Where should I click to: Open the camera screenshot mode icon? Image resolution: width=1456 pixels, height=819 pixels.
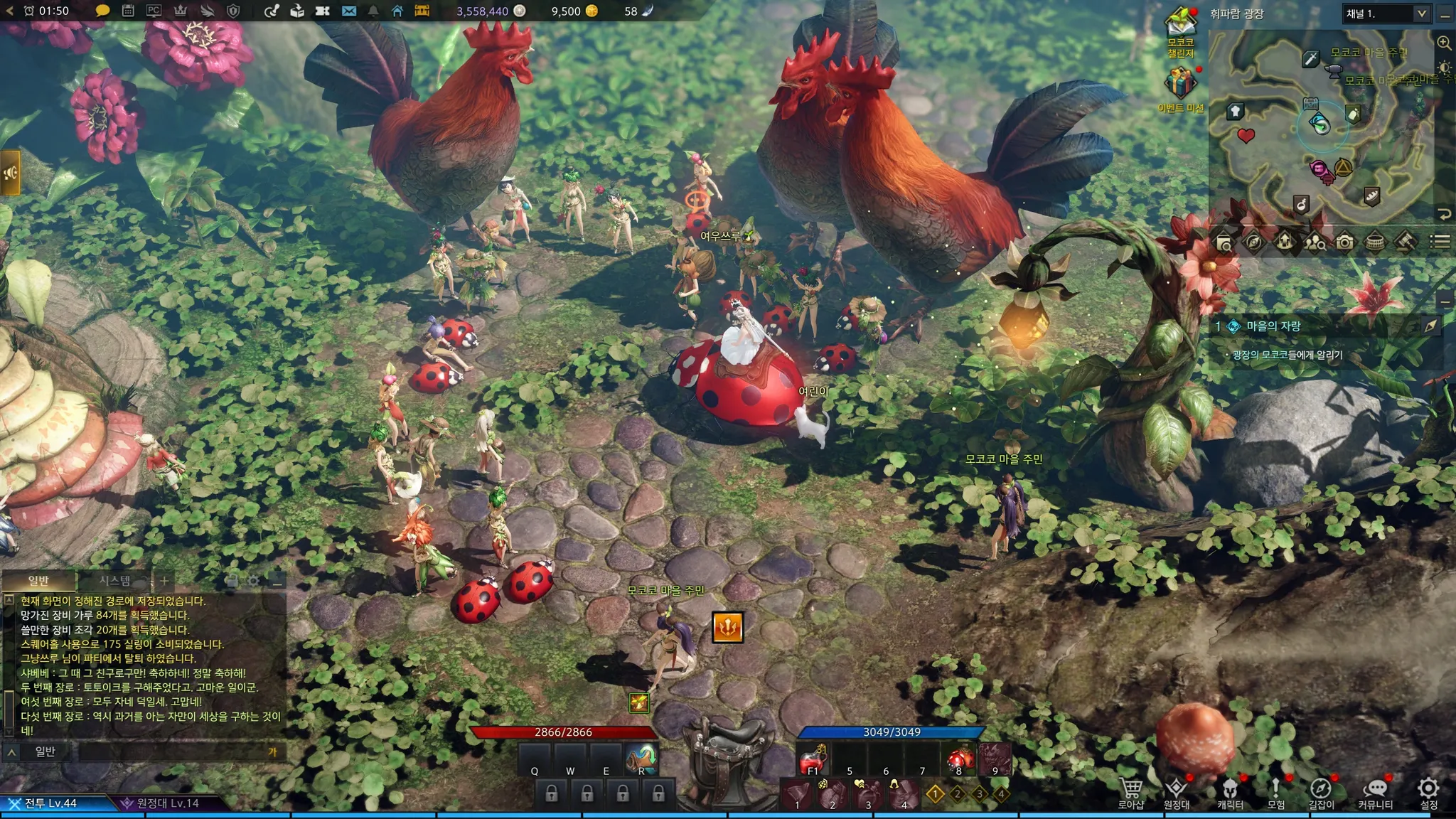[x=1344, y=242]
